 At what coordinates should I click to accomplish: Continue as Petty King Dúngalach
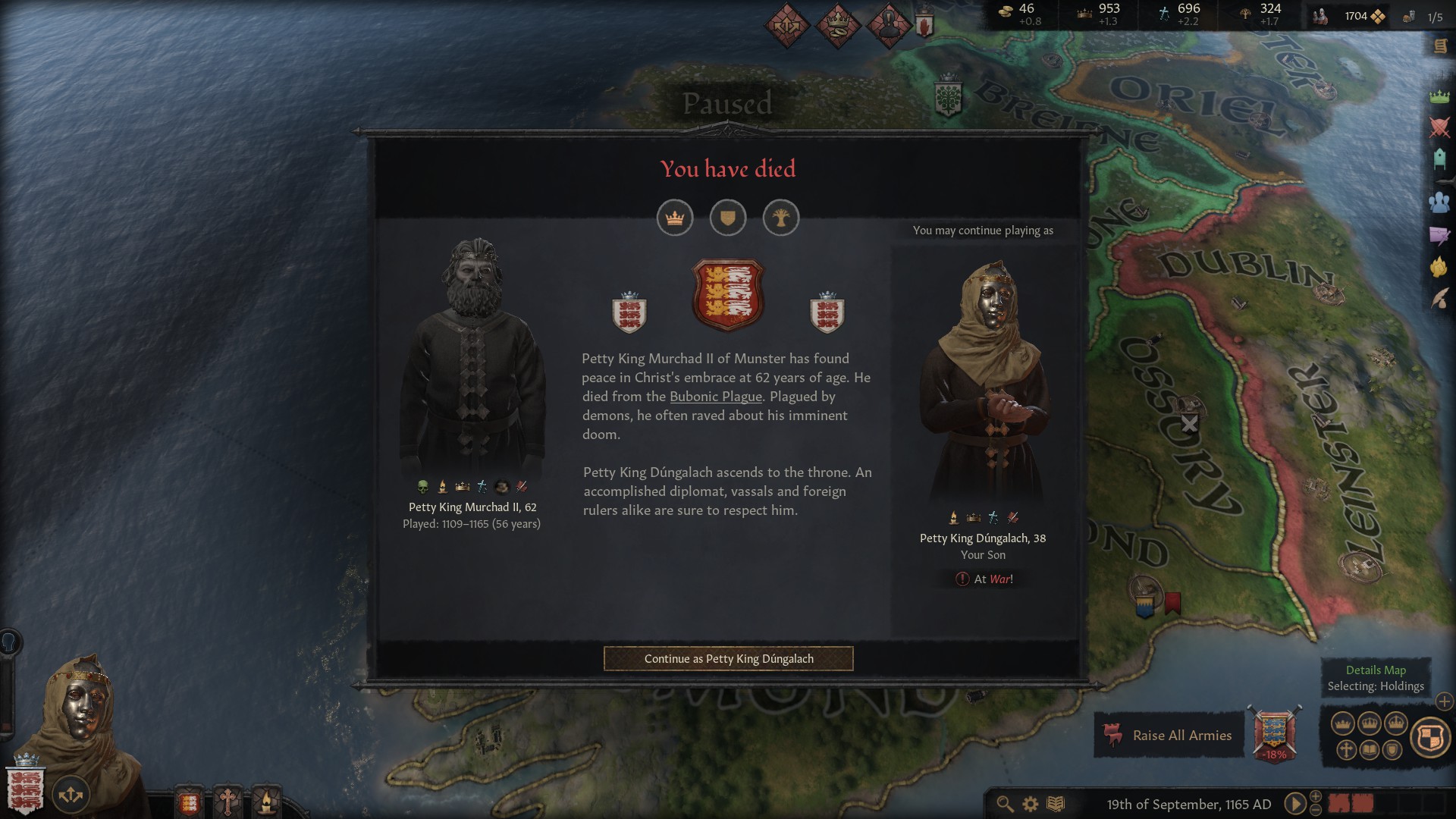[x=728, y=658]
